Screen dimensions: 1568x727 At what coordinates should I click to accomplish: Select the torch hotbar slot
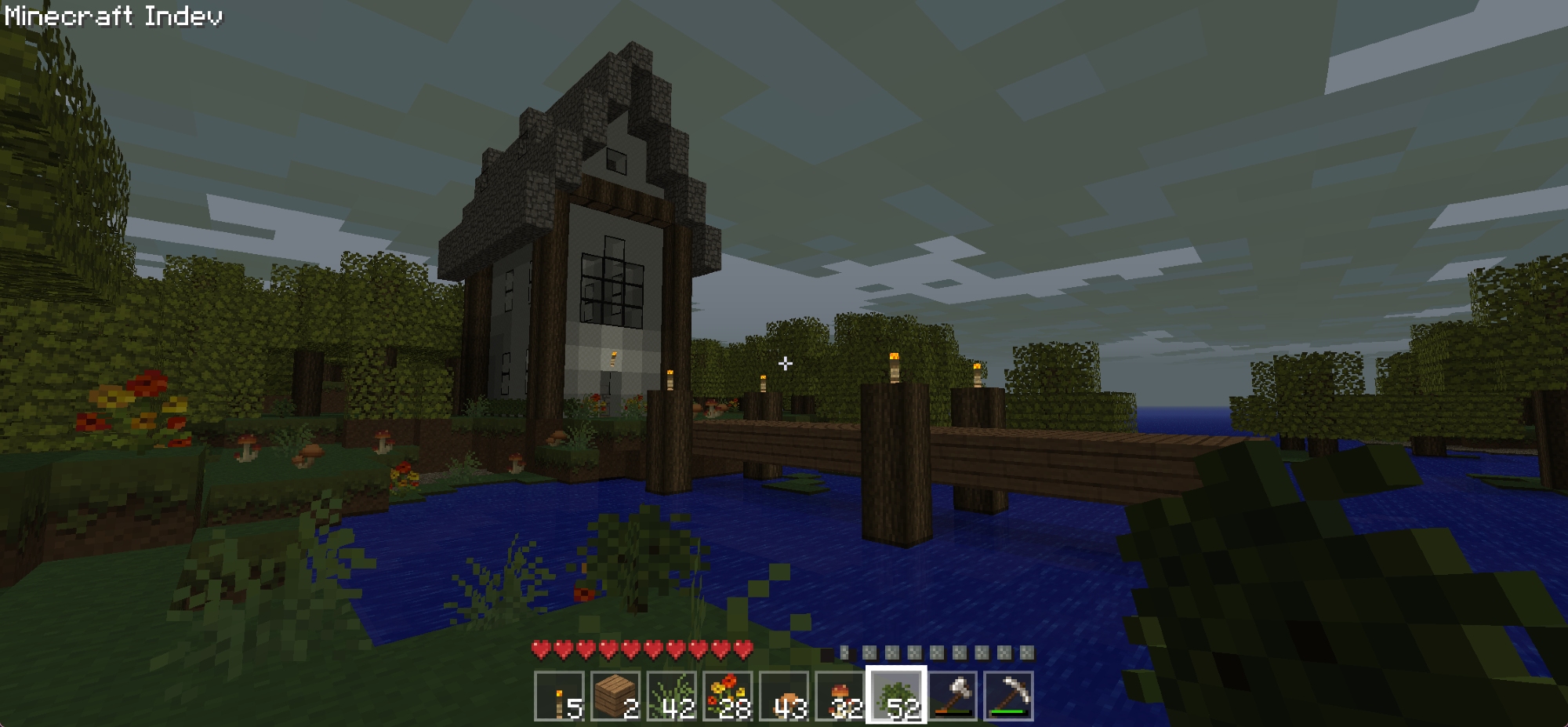559,696
